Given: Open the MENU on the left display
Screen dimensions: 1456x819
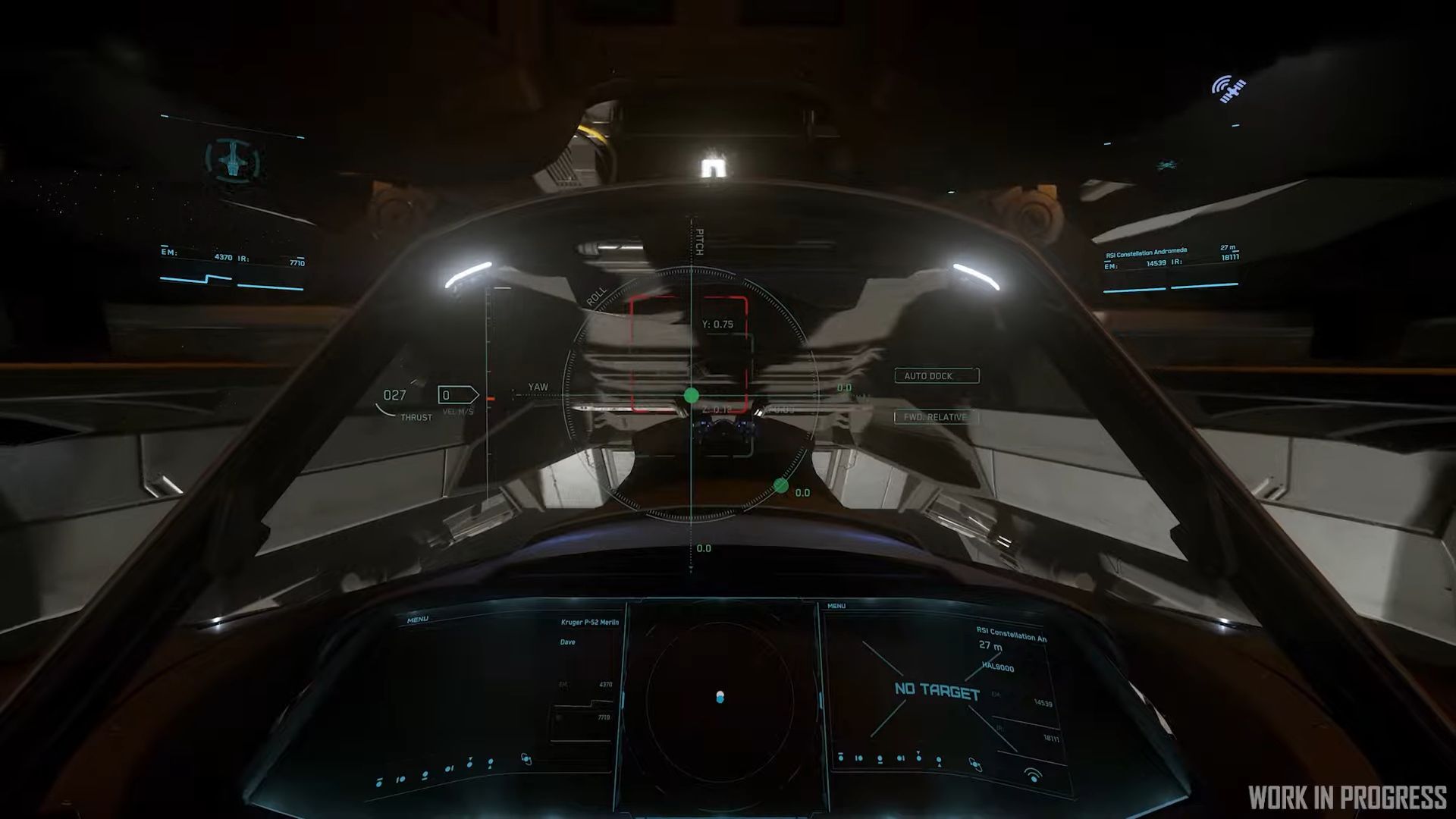Looking at the screenshot, I should coord(417,620).
